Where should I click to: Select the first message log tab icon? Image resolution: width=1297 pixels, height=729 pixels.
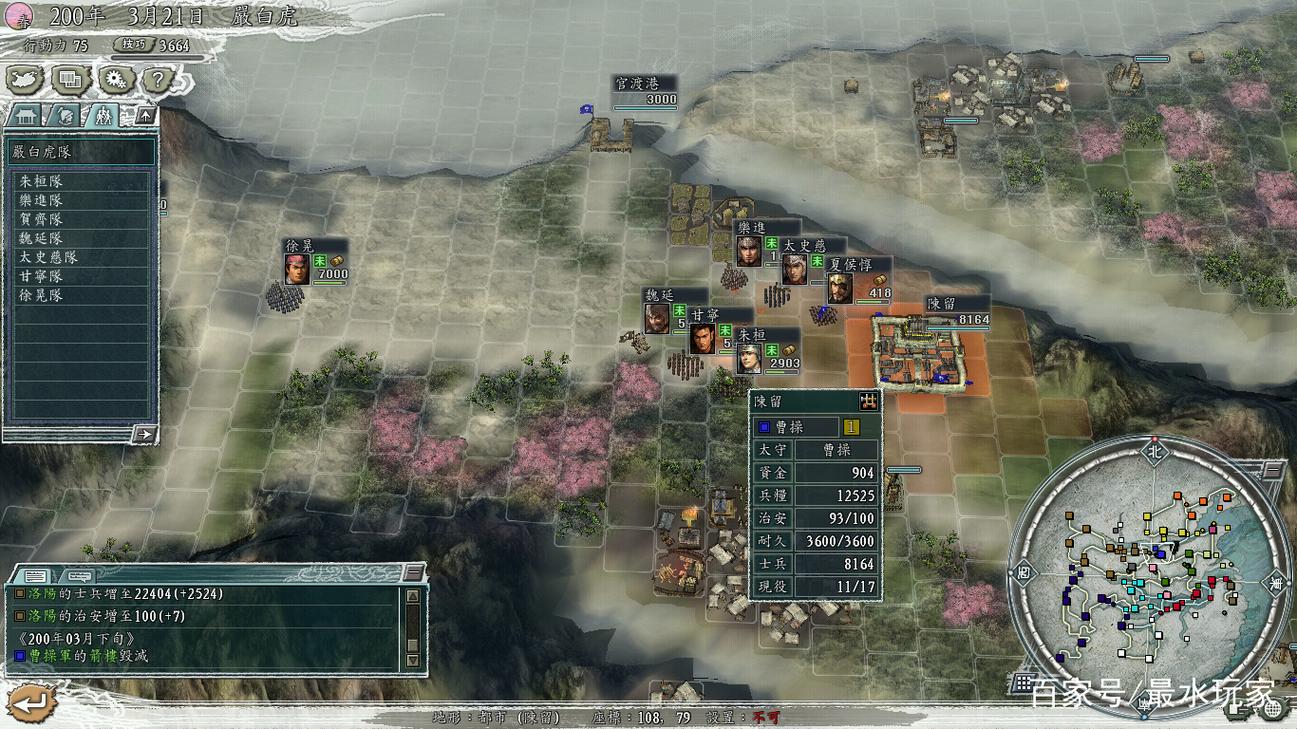(x=36, y=575)
